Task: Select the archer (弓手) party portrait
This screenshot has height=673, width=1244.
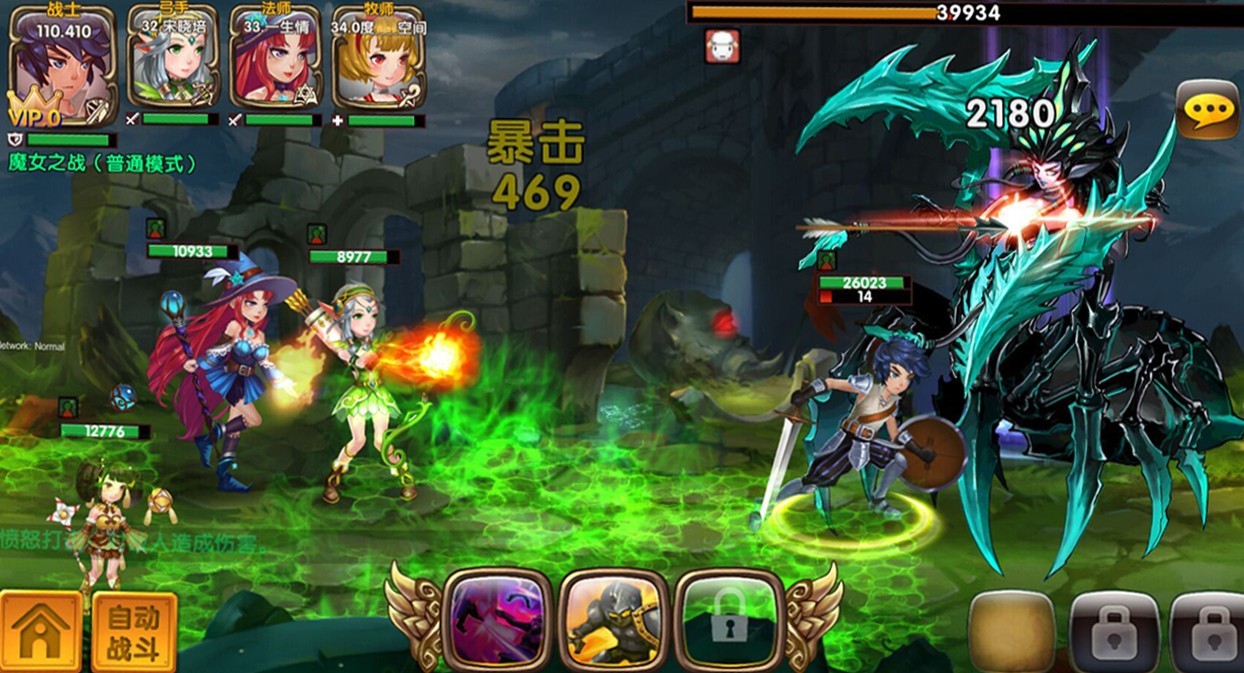Action: click(172, 62)
